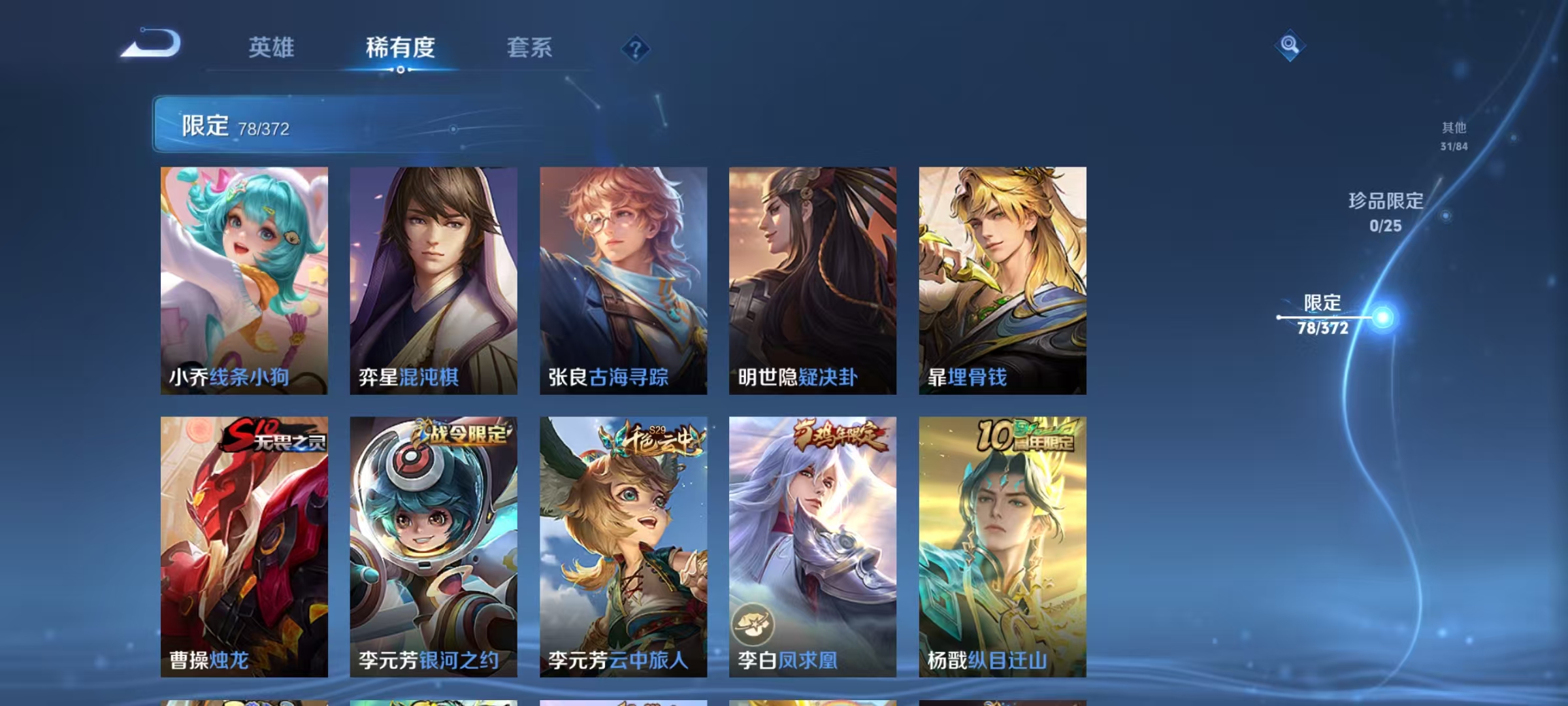Select the 小乔线条小狗 skin card
Screen dimensions: 1568x706
click(x=246, y=281)
